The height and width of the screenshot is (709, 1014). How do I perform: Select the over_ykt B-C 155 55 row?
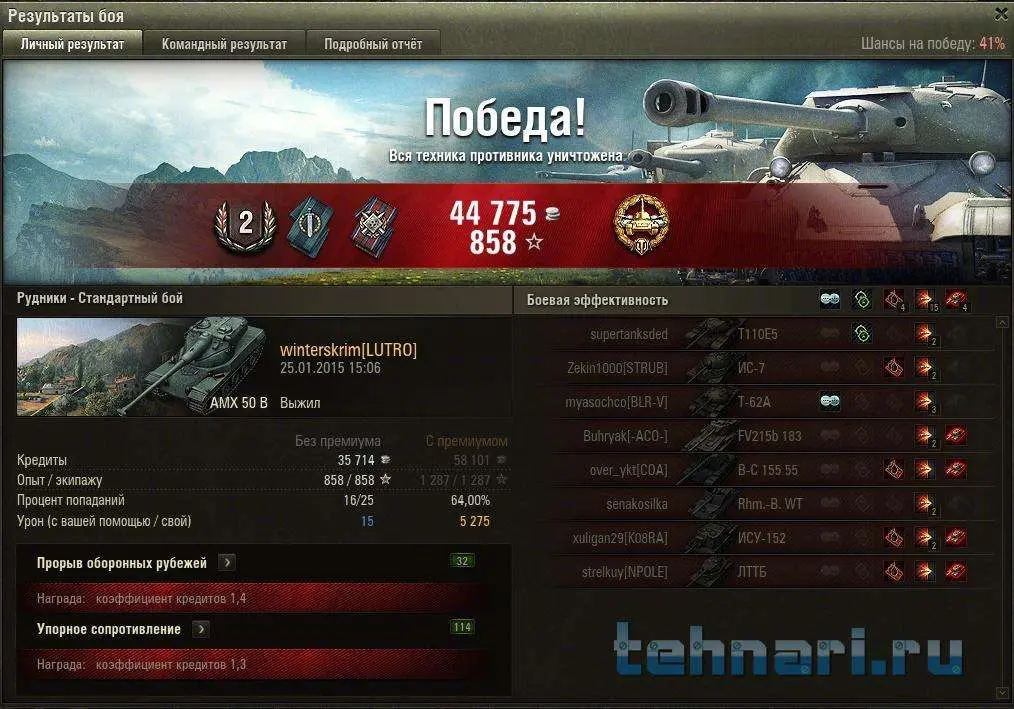[x=760, y=470]
